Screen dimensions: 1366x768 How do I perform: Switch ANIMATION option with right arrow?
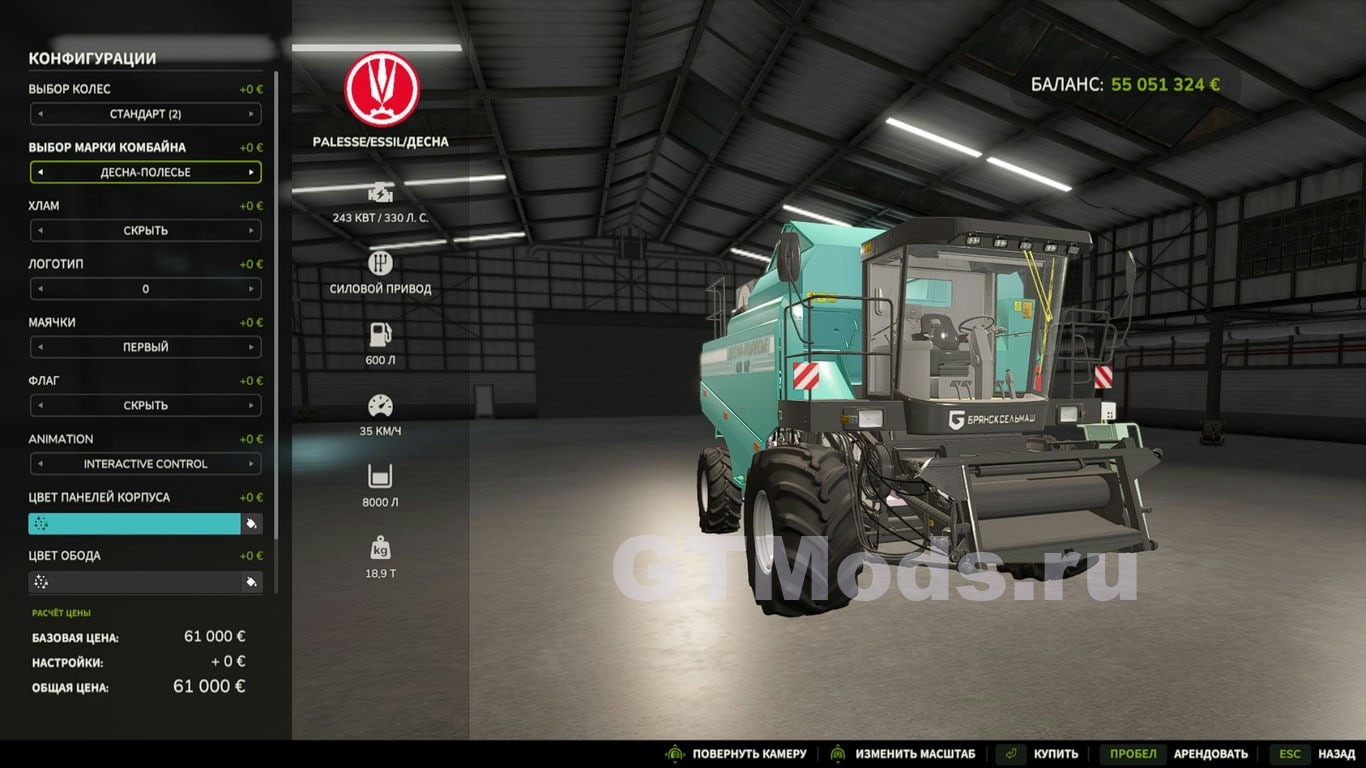click(x=251, y=464)
